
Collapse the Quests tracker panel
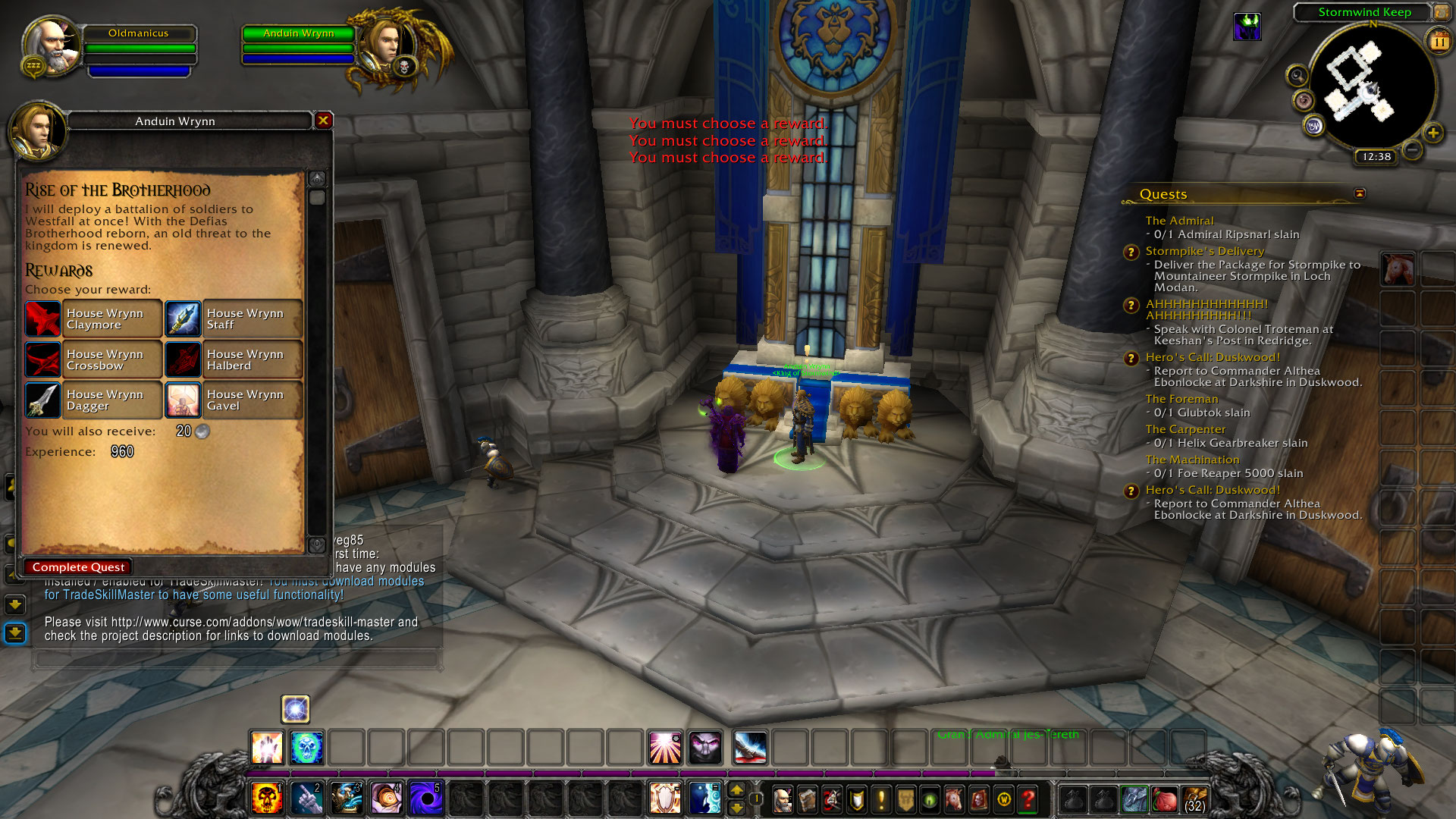(1360, 193)
